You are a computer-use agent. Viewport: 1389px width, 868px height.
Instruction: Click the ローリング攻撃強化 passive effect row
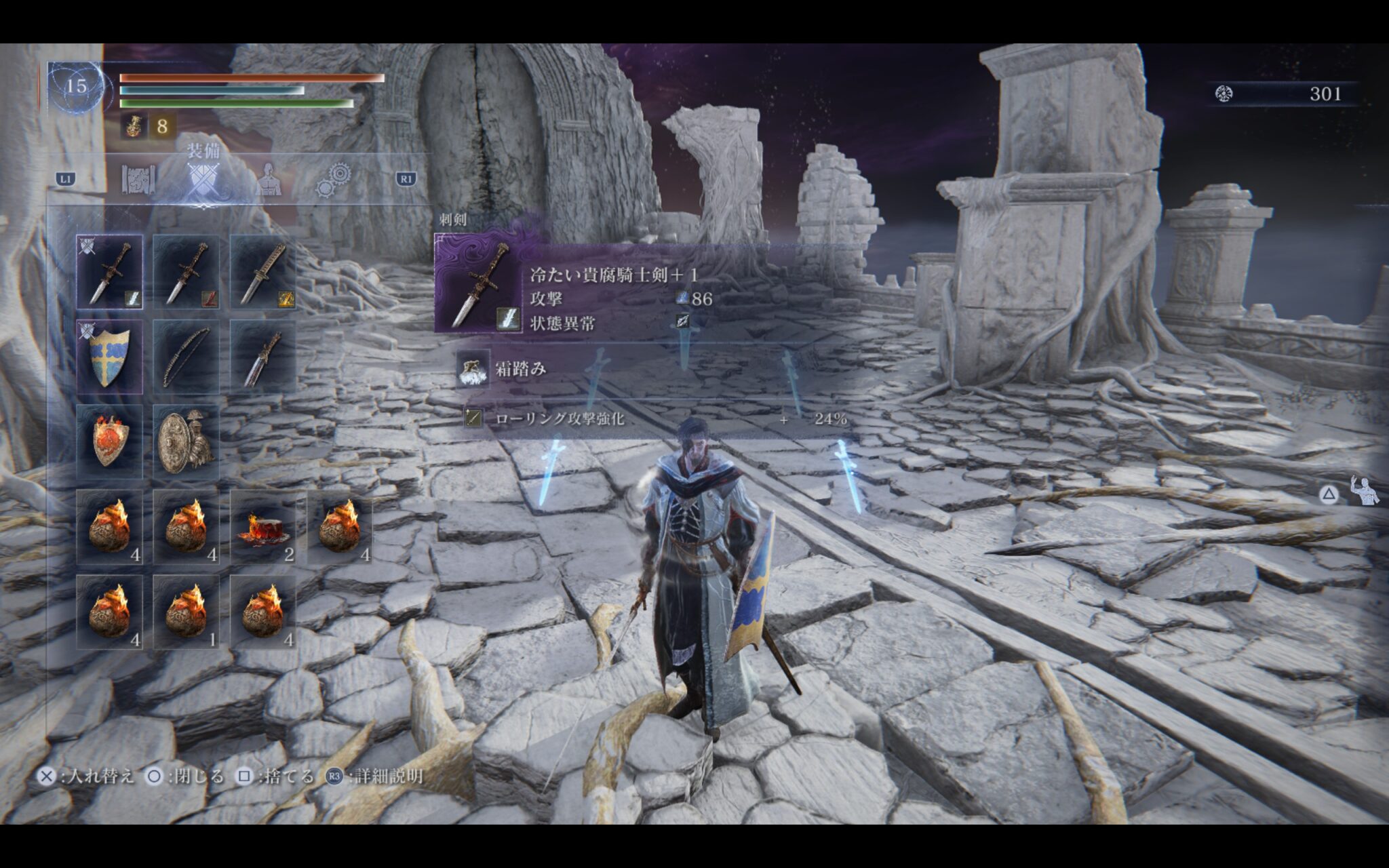pos(654,419)
